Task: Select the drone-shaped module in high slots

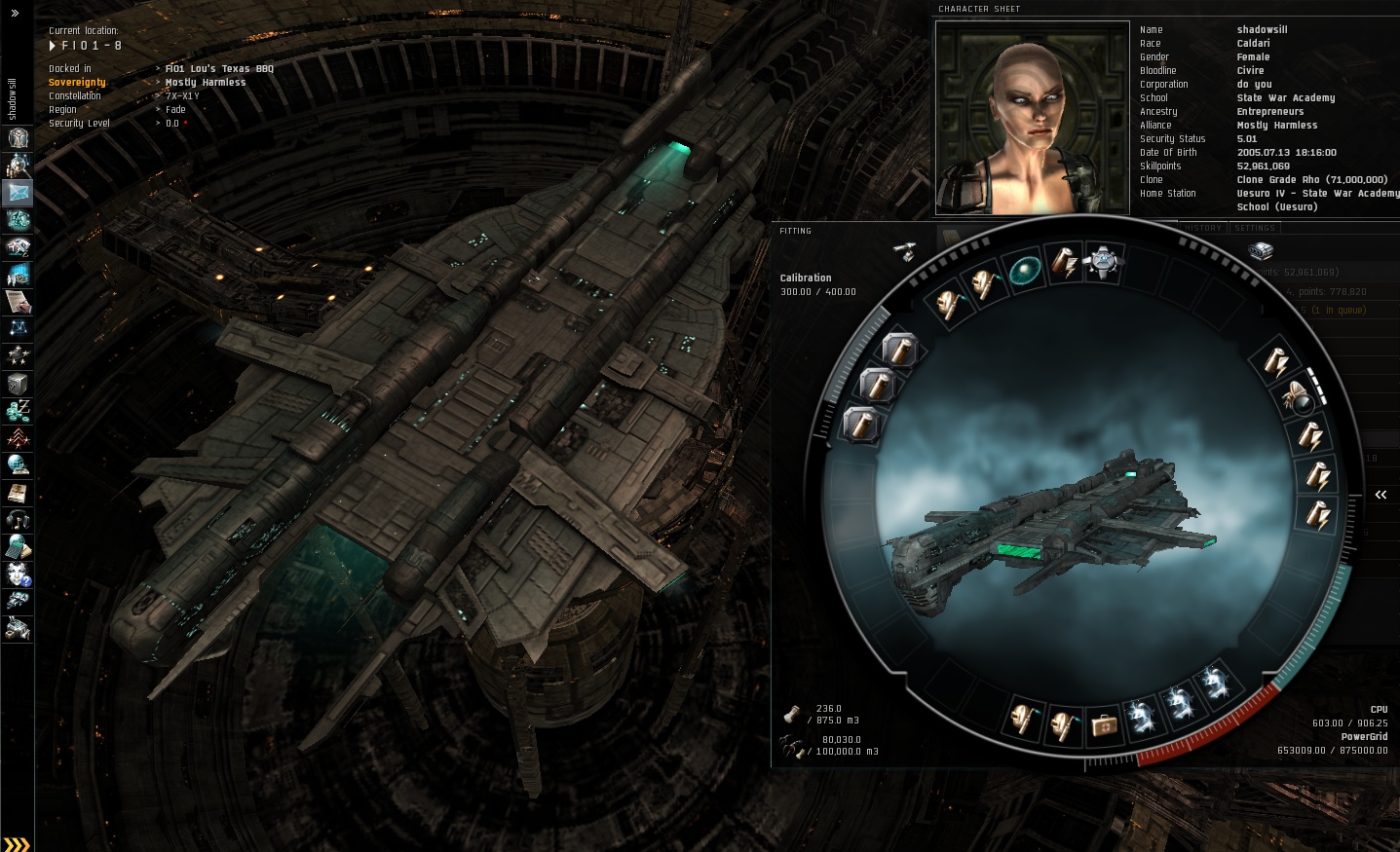Action: [x=1103, y=261]
